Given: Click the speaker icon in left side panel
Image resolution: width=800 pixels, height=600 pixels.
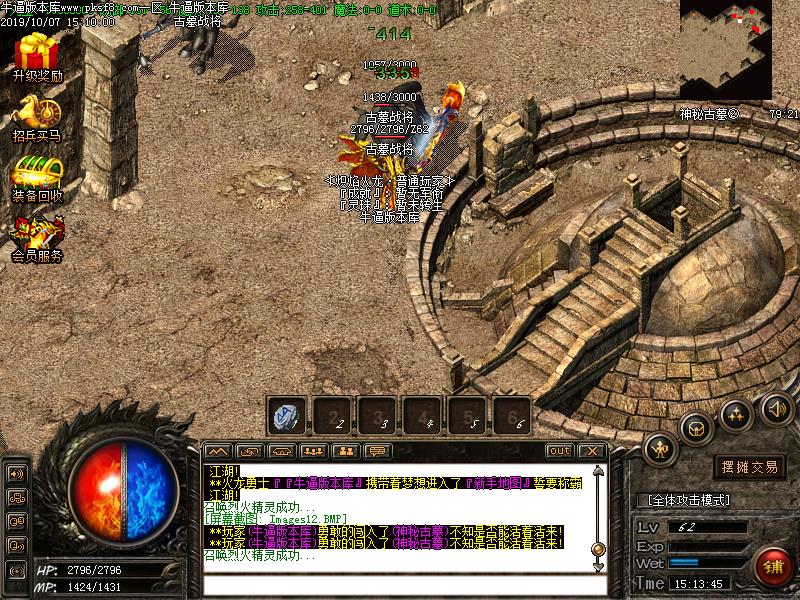Looking at the screenshot, I should tap(17, 473).
